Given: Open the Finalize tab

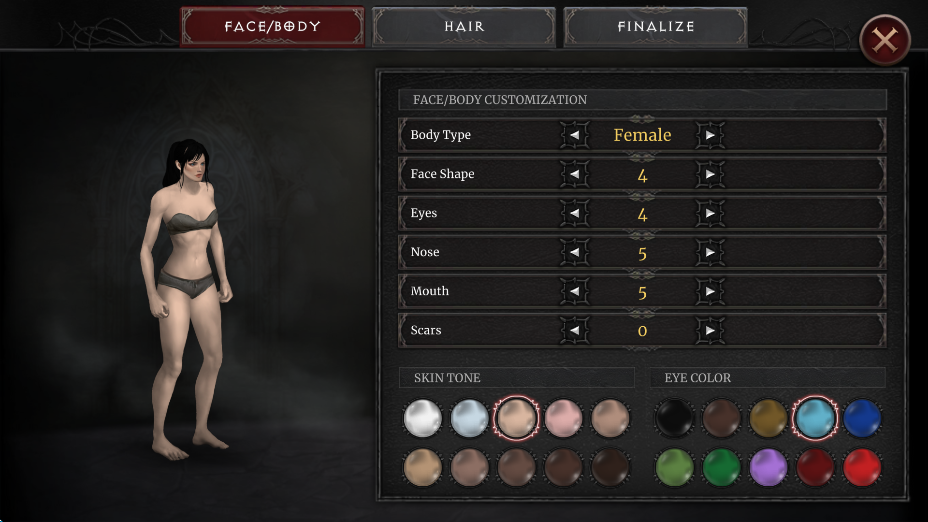Looking at the screenshot, I should coord(655,27).
